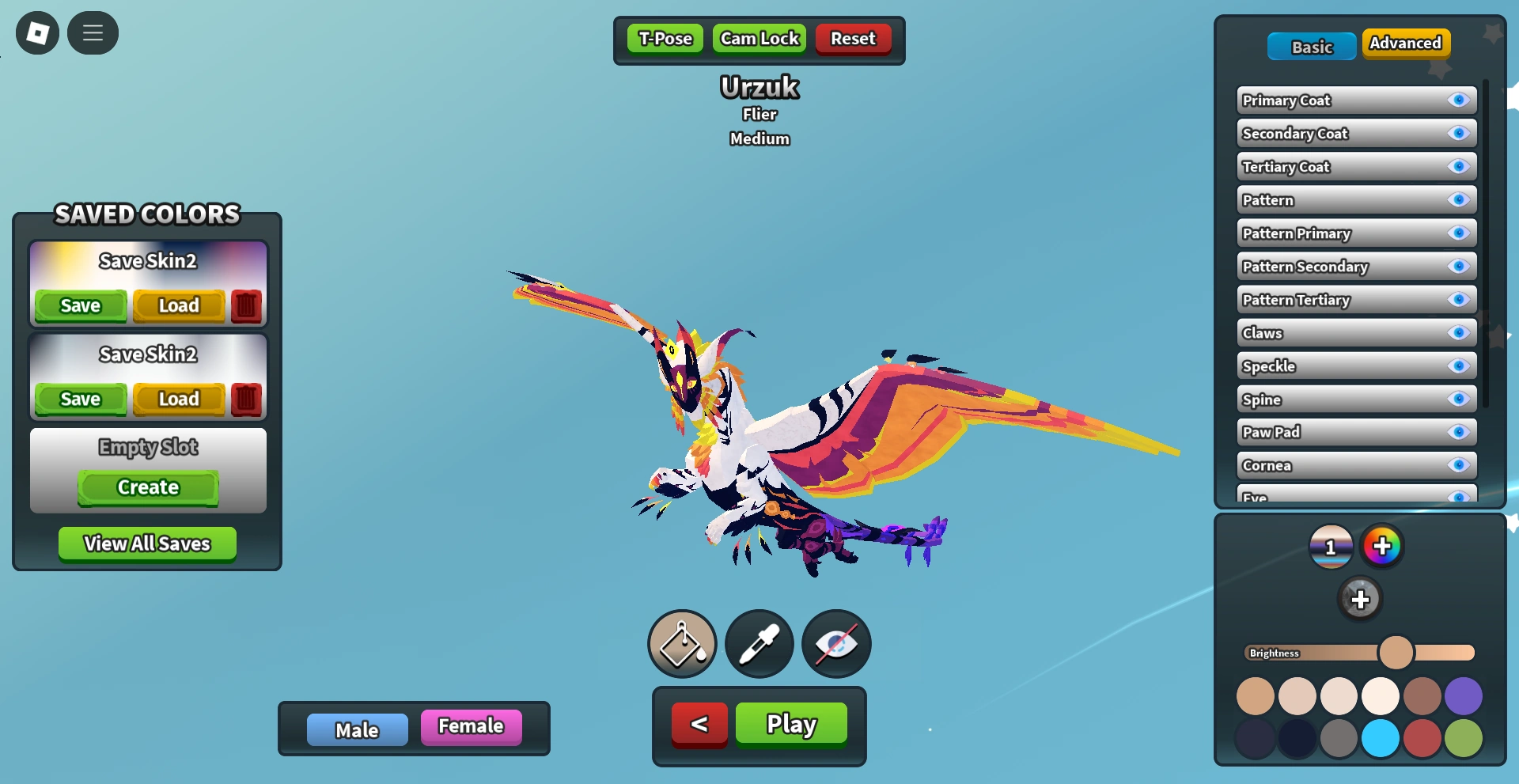Click the View All Saves button

(146, 543)
